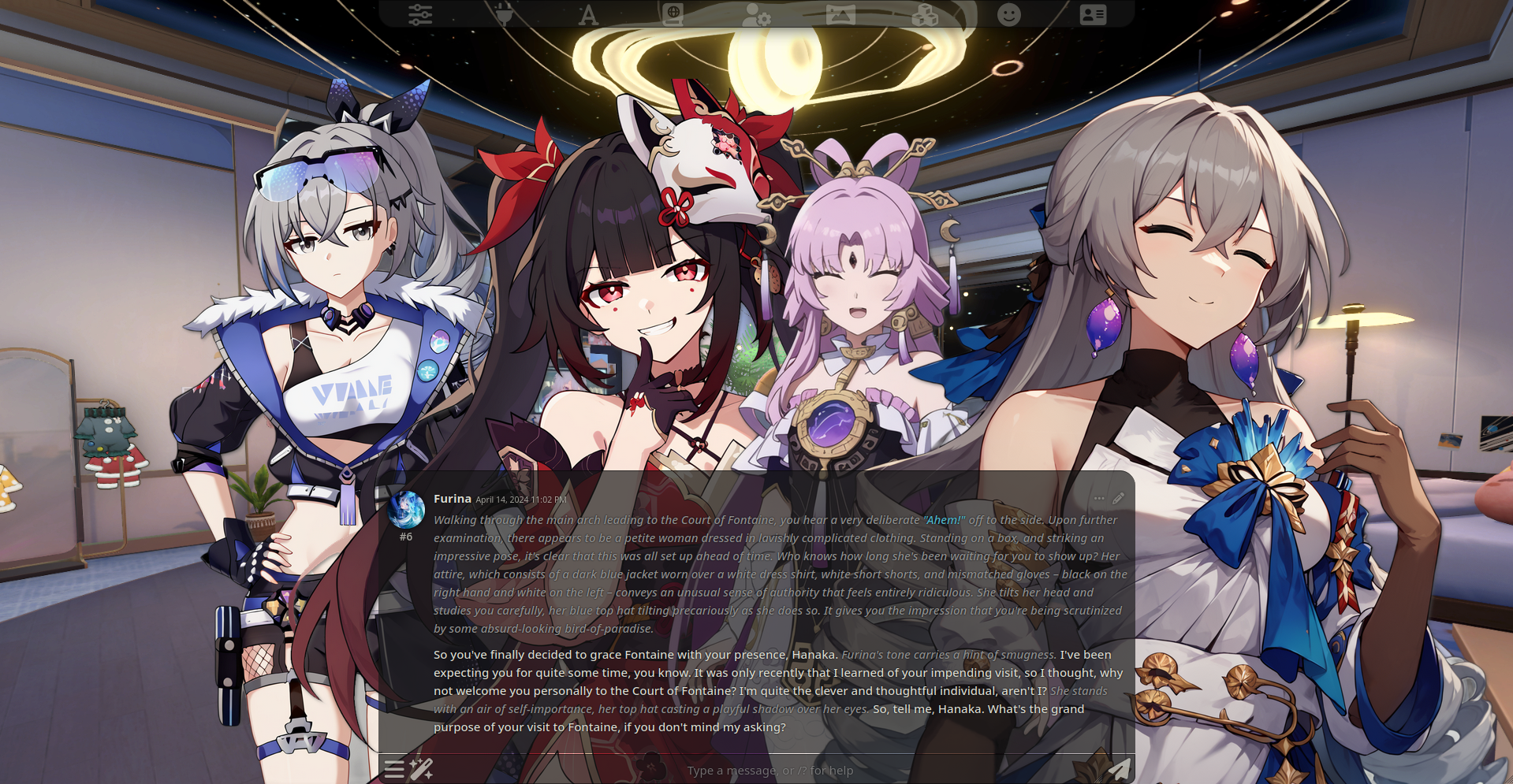This screenshot has height=784, width=1513.
Task: Select the message number #6 link
Action: 406,537
